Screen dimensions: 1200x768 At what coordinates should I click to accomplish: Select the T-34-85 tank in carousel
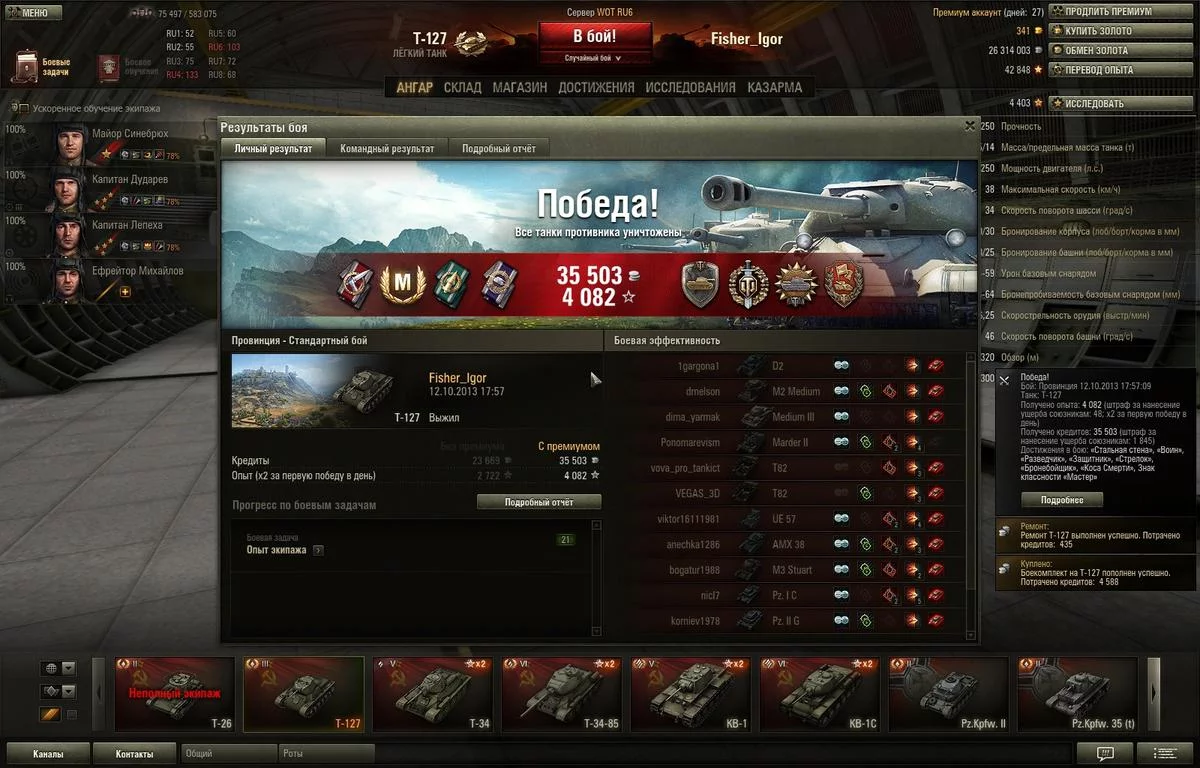pyautogui.click(x=562, y=694)
